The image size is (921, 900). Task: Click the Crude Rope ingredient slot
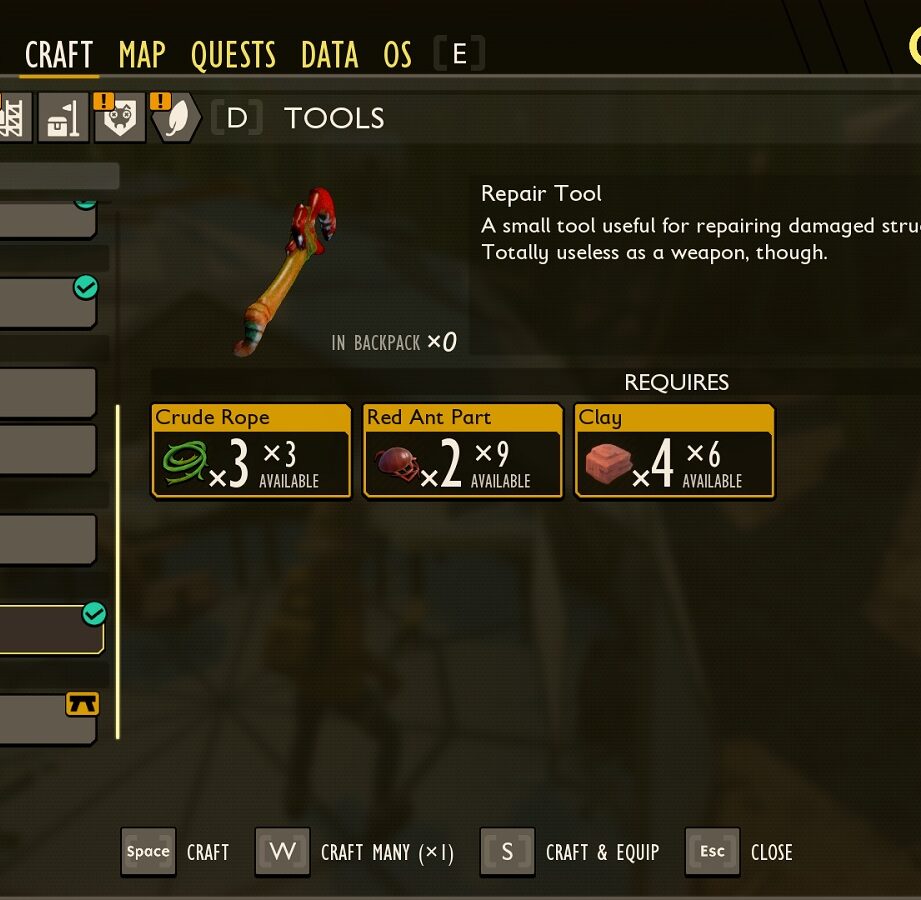tap(251, 450)
